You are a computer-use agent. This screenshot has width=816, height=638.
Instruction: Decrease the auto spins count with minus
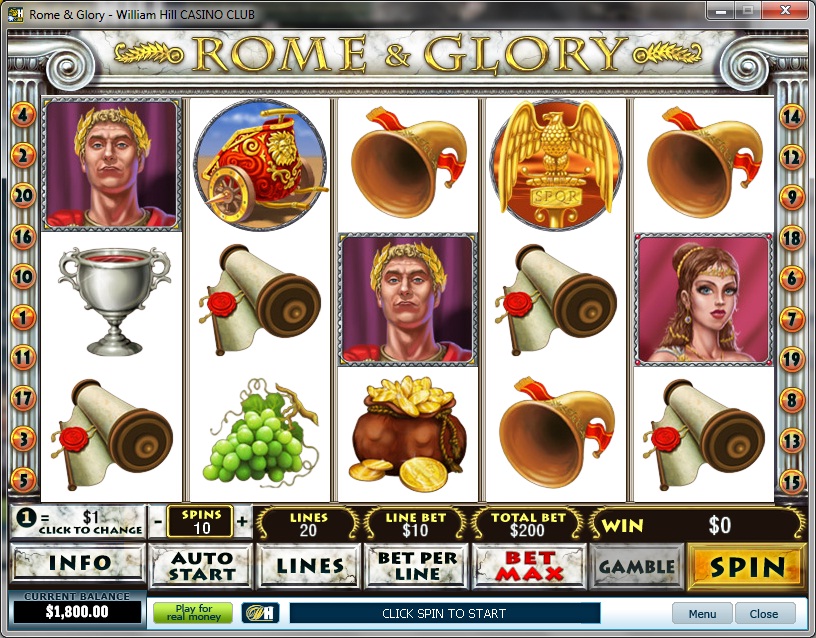coord(158,522)
